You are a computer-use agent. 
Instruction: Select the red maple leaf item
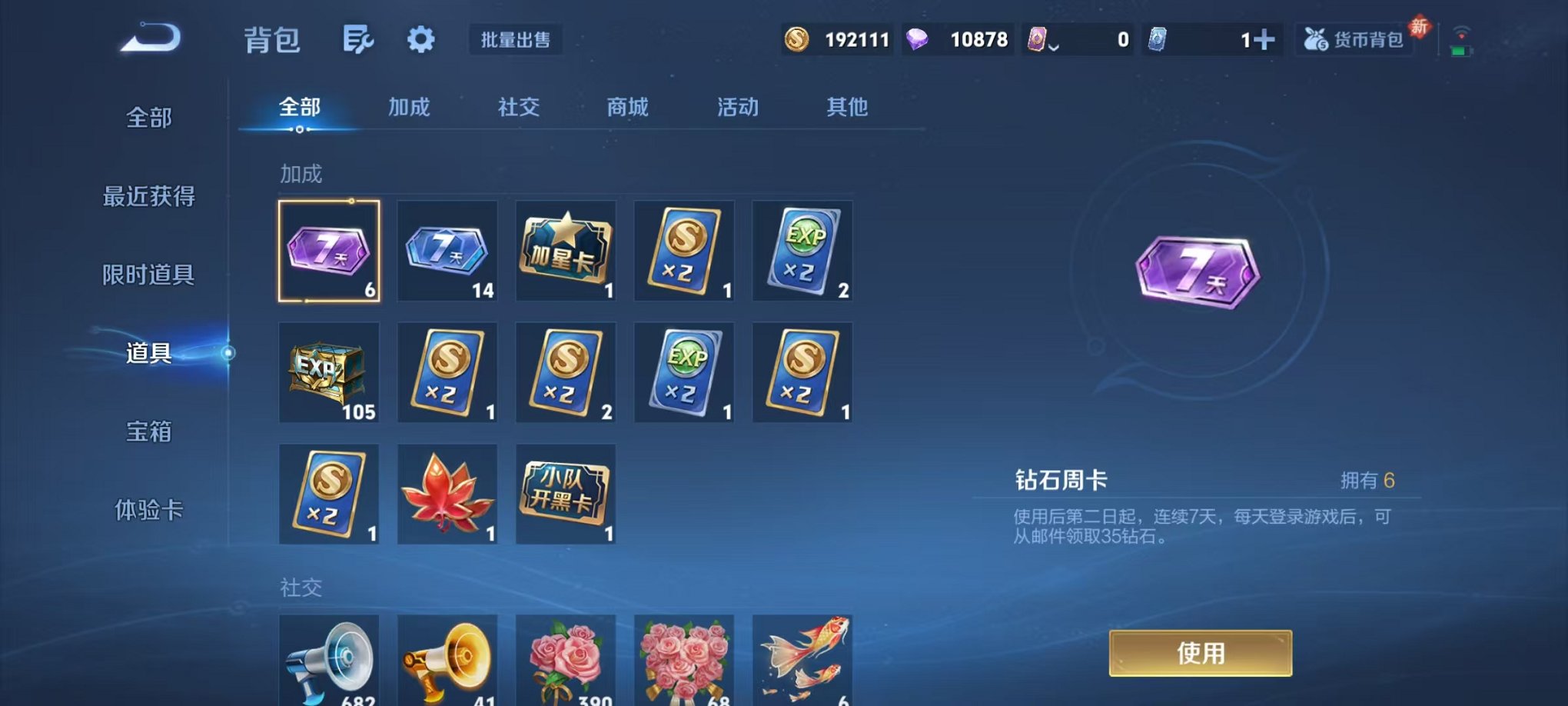[447, 494]
